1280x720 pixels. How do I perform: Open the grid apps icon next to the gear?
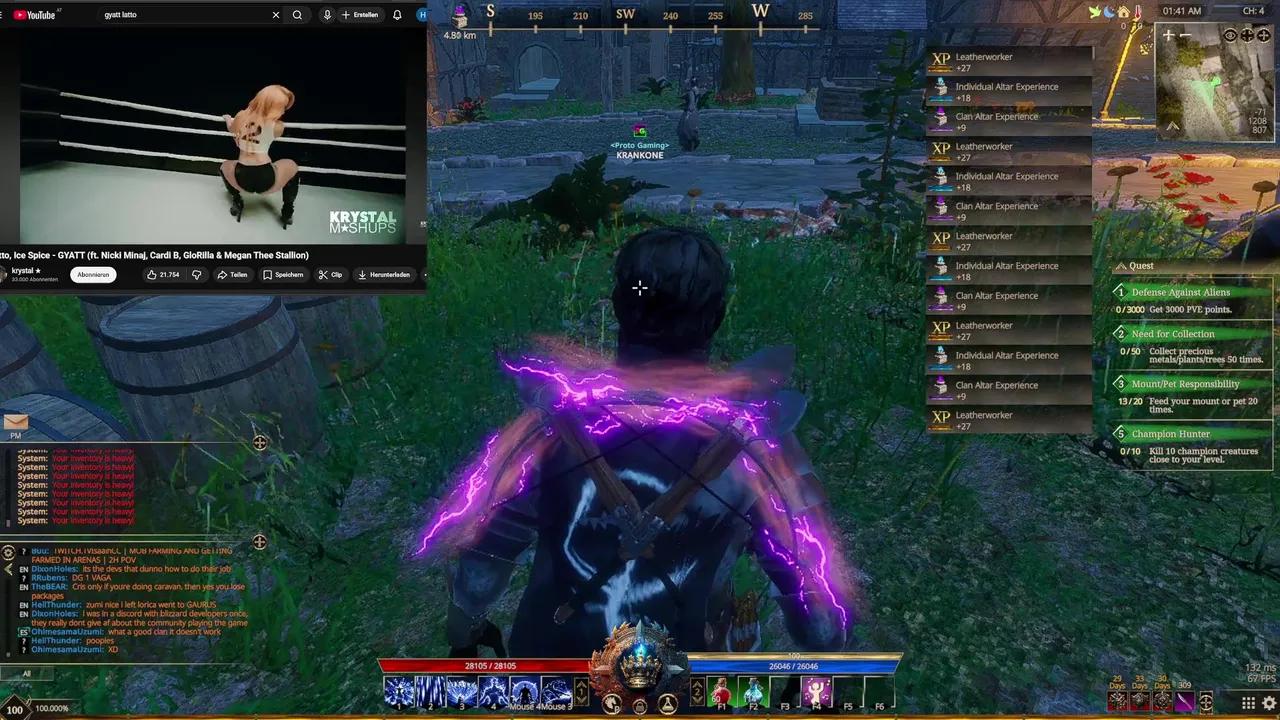1247,703
